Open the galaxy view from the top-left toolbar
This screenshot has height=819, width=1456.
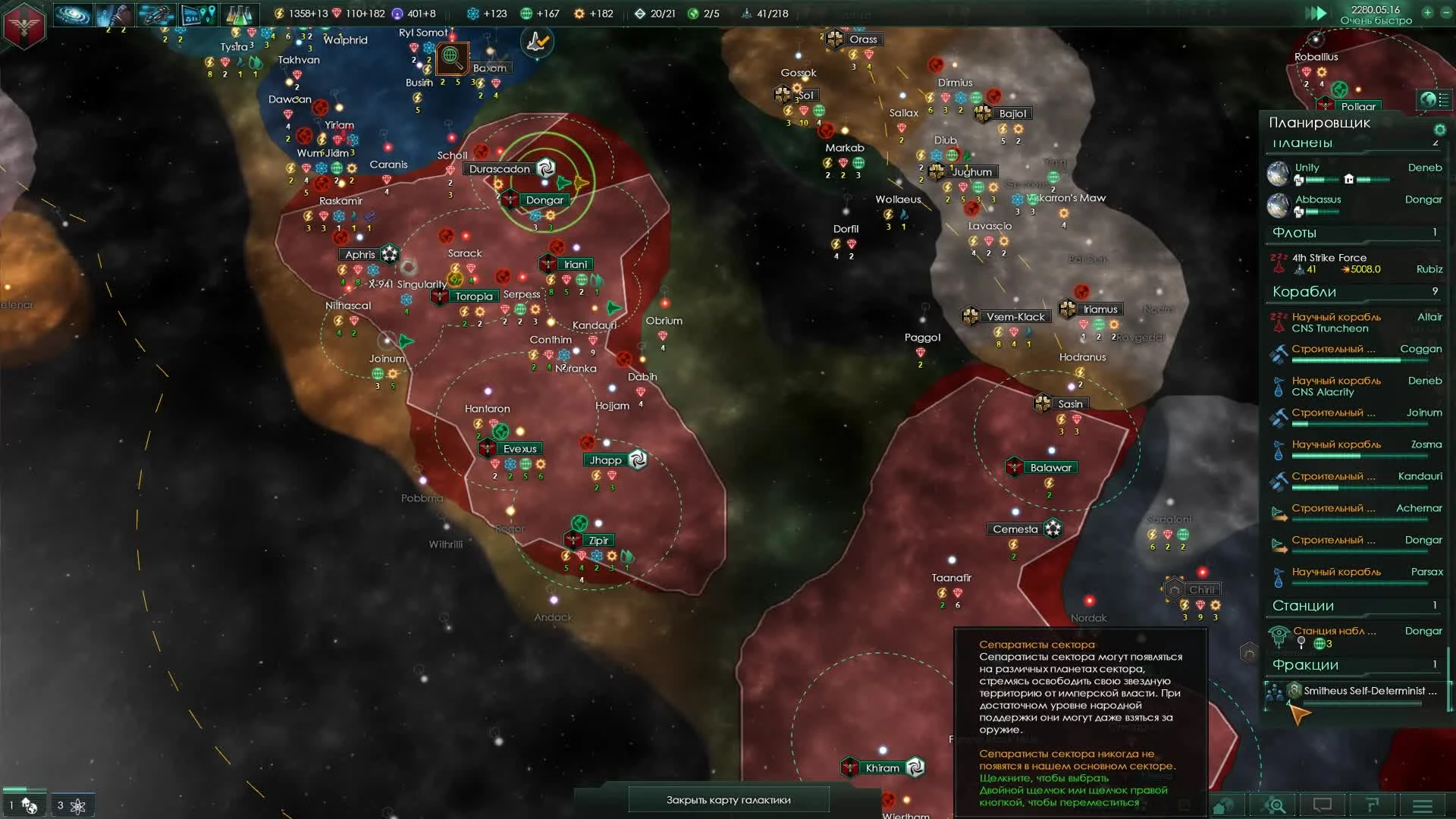coord(72,14)
